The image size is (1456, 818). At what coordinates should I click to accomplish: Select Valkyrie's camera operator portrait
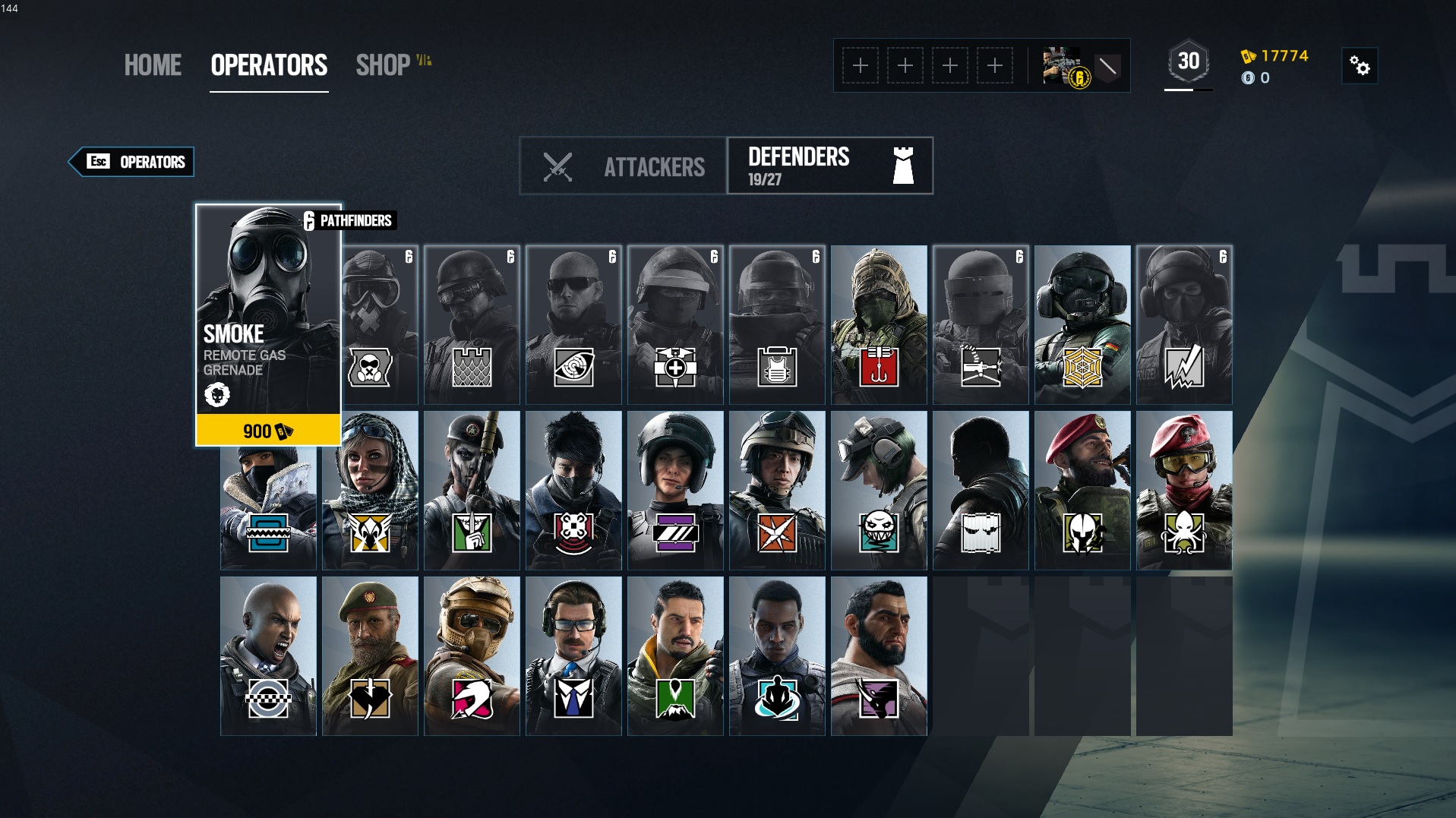point(370,490)
